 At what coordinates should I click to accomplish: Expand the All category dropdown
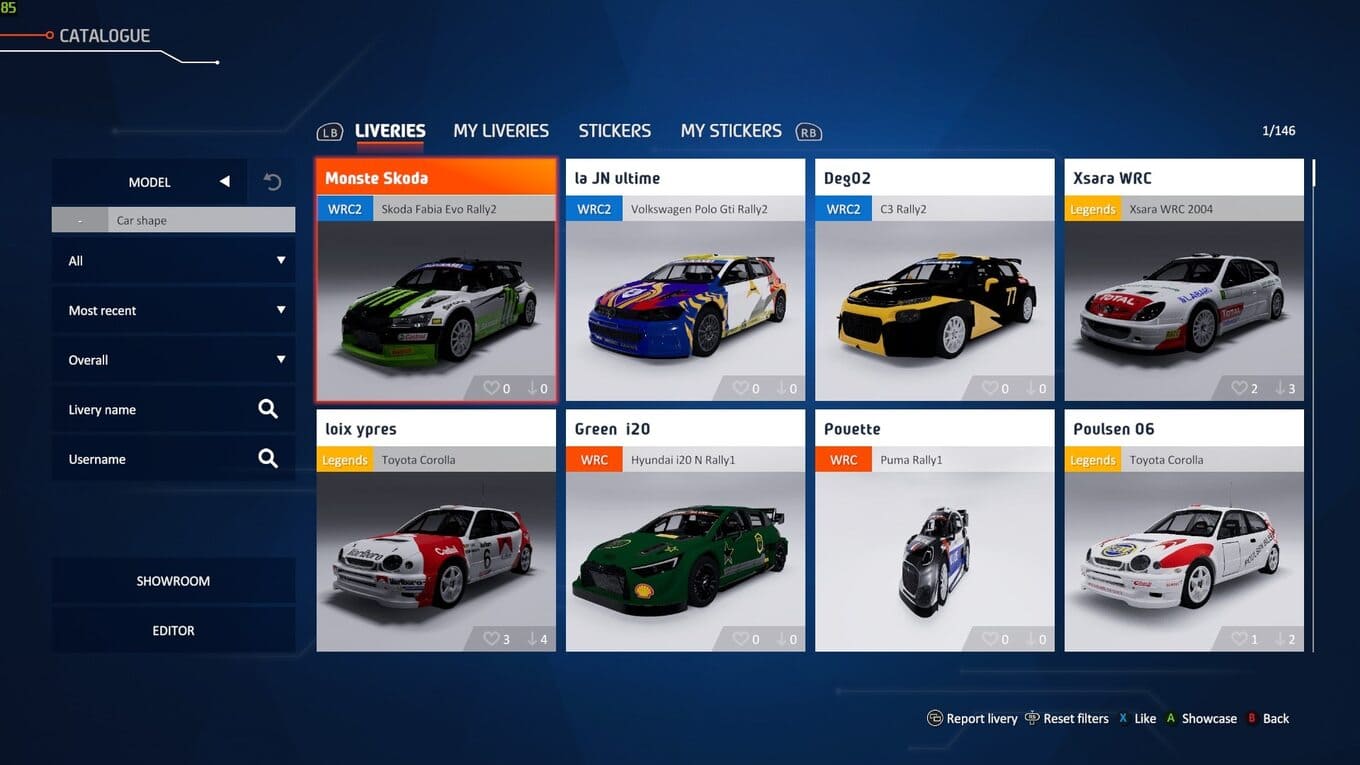173,261
